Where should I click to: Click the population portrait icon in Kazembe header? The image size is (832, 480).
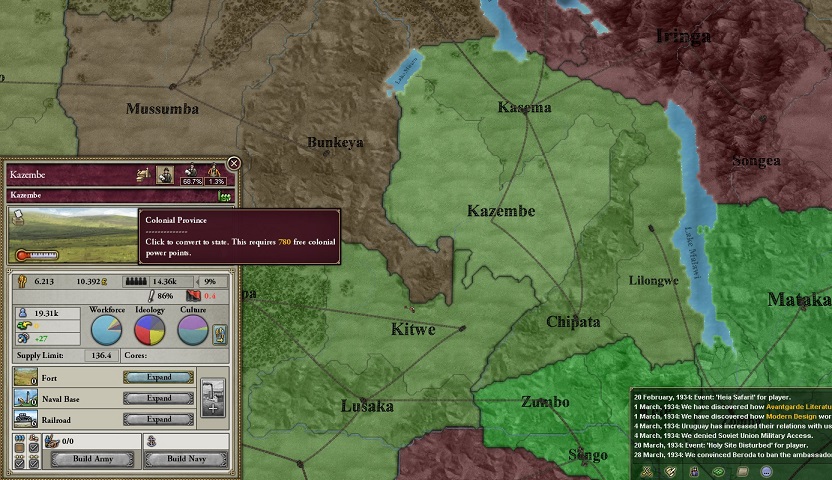coord(166,174)
